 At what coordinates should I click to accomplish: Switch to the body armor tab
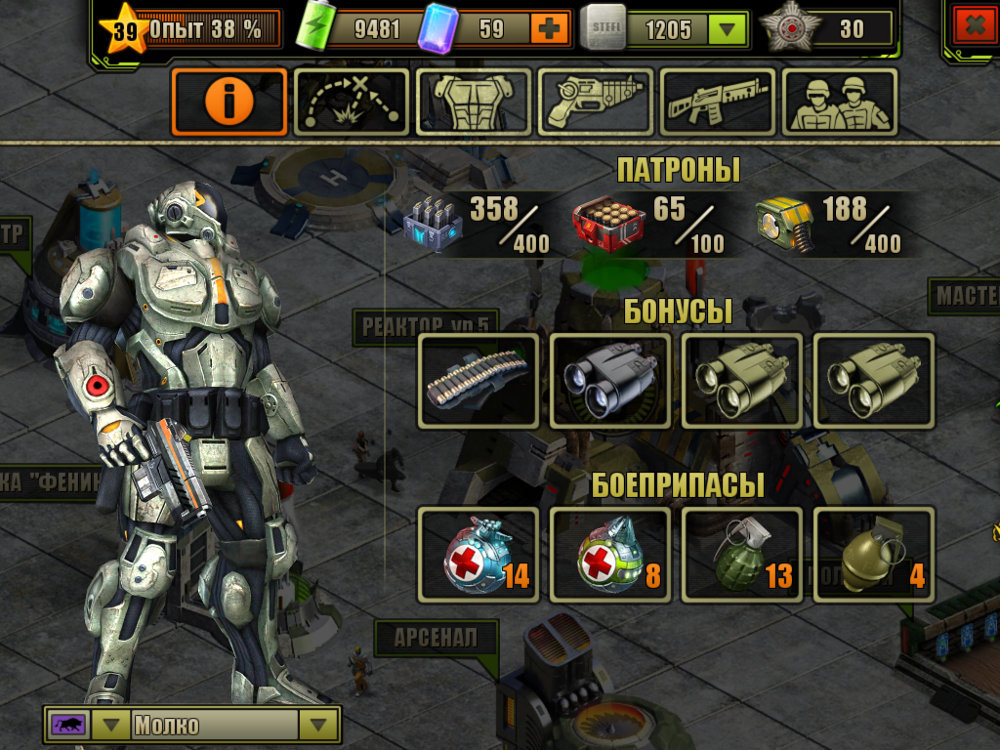(x=473, y=102)
